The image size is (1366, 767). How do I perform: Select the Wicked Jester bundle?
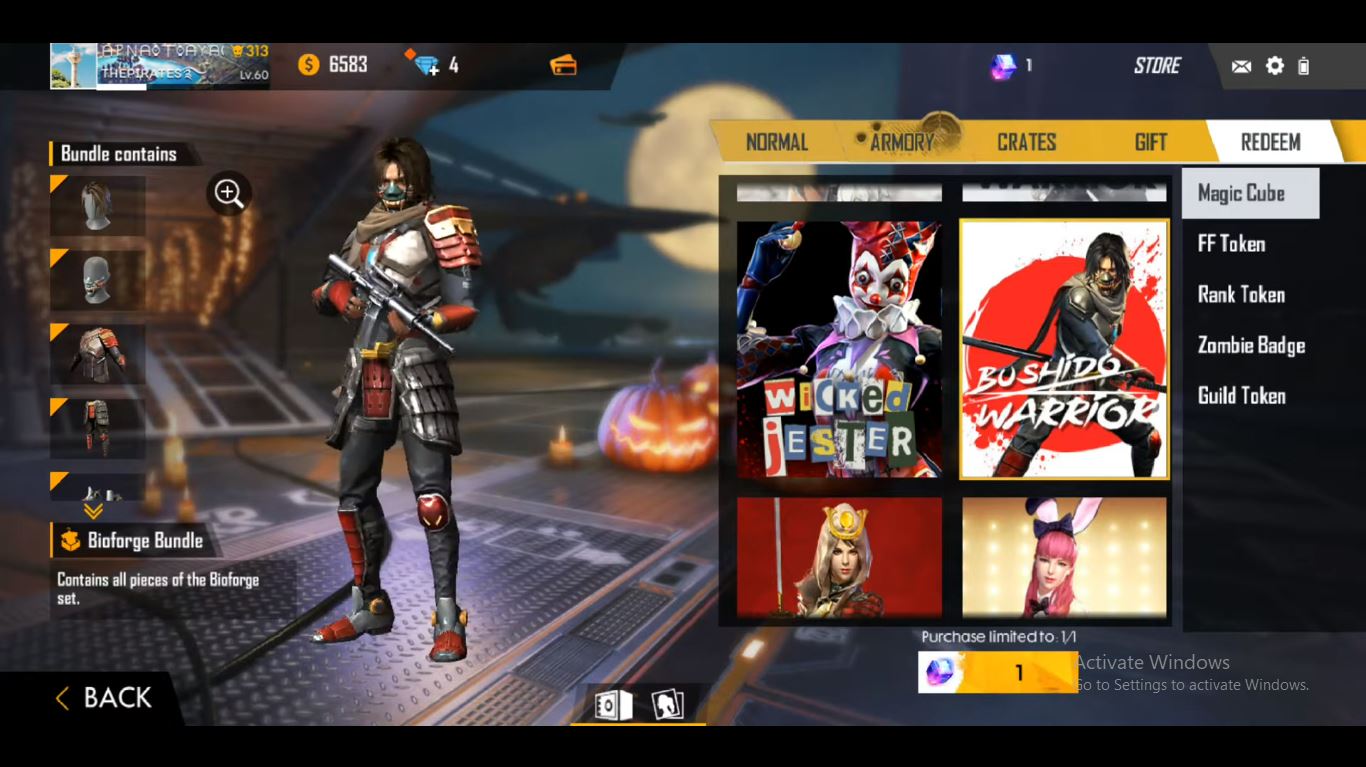pos(839,348)
